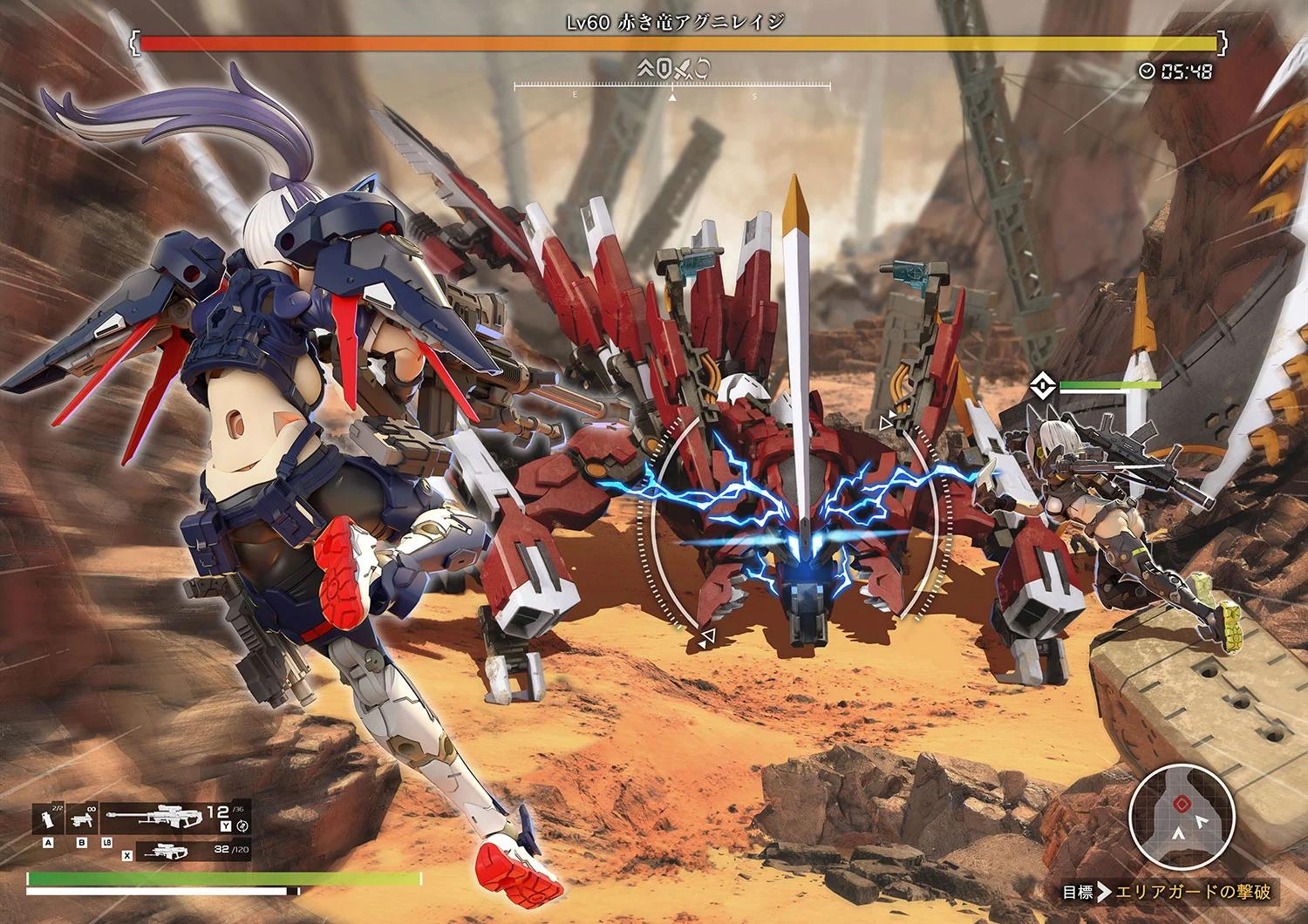Select the grenade item slot

pyautogui.click(x=47, y=817)
